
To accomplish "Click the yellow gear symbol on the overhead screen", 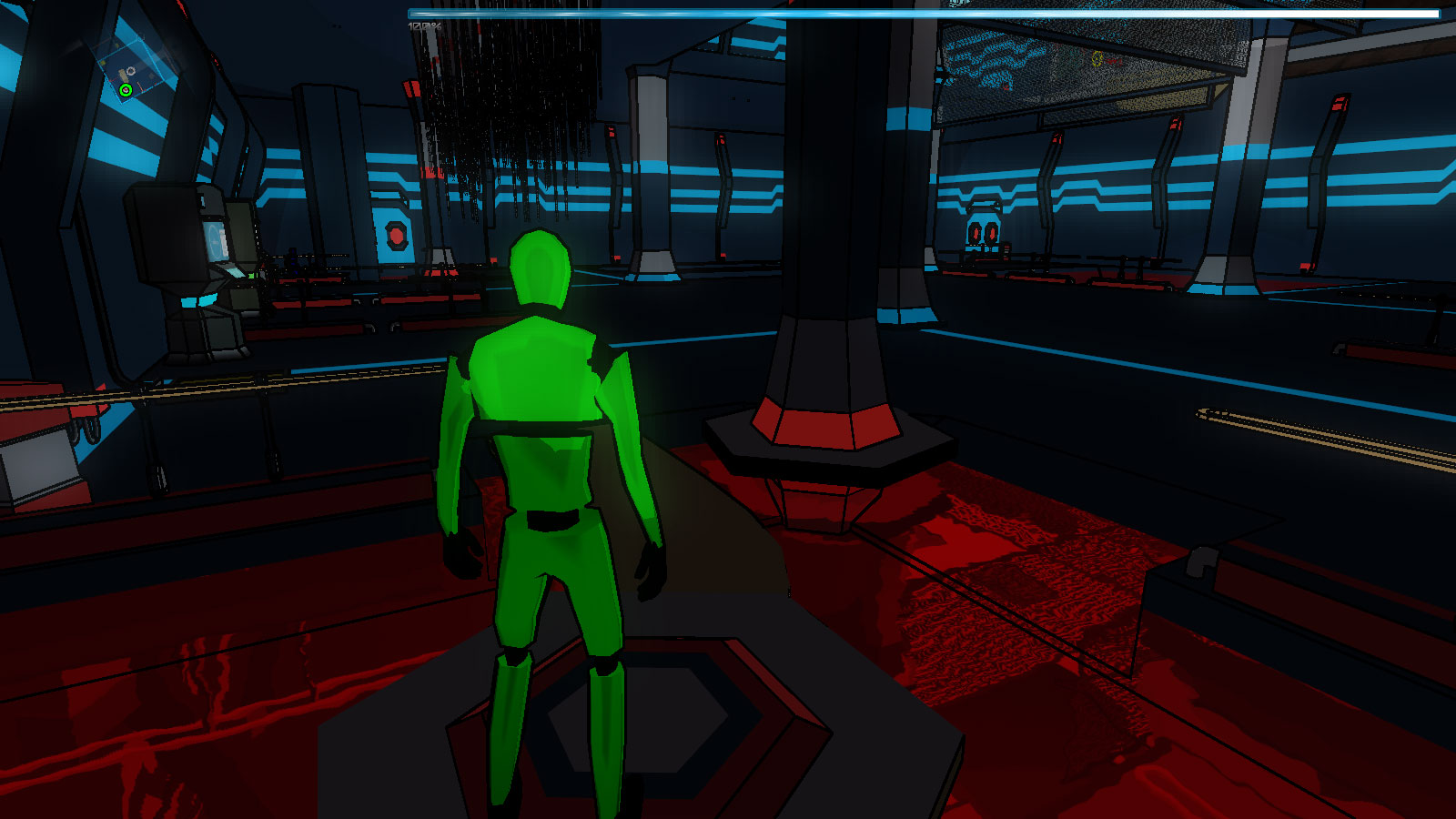I will [x=1097, y=58].
